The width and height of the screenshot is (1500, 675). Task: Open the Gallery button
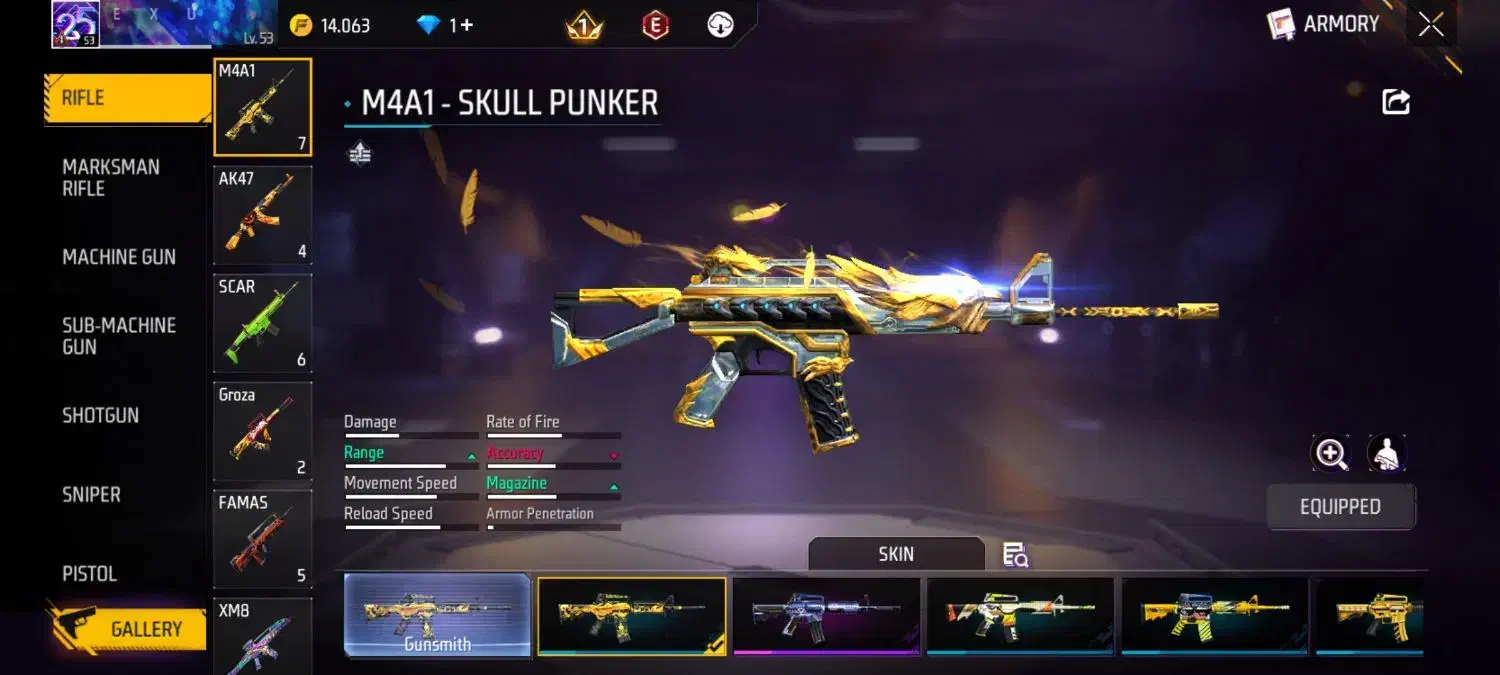pos(127,628)
